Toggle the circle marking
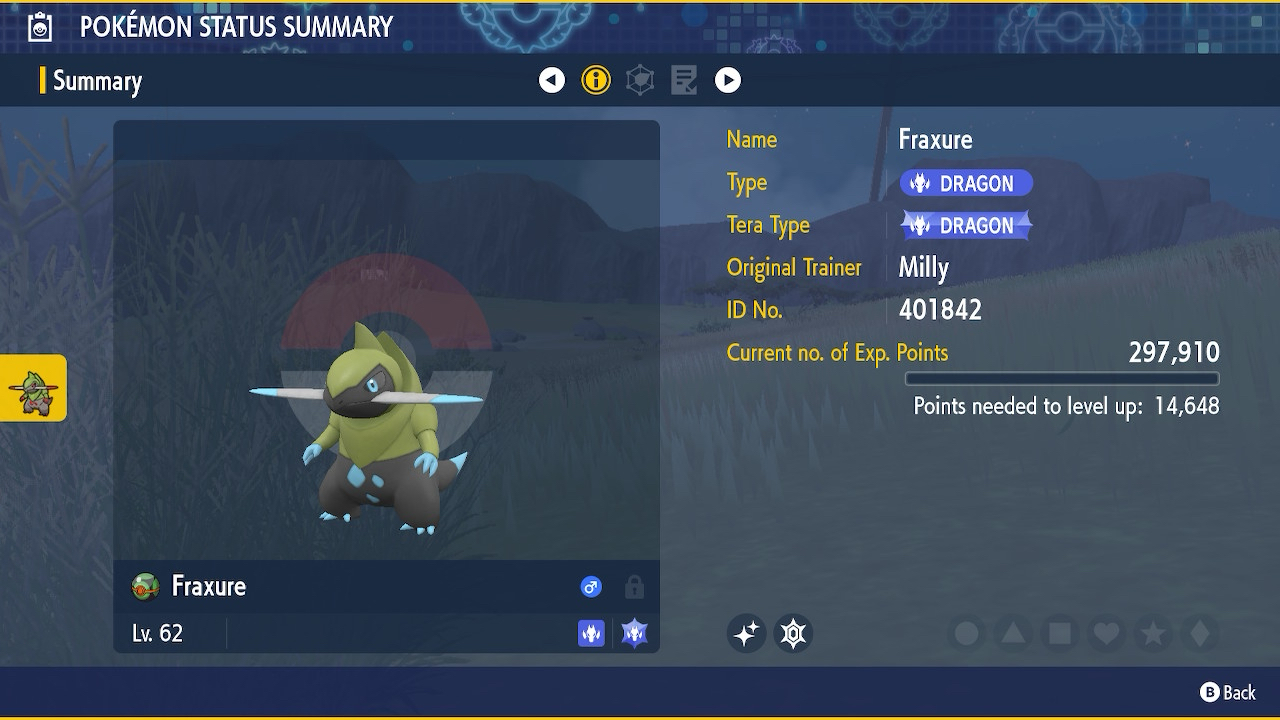Screen dimensions: 1280x720 point(967,633)
